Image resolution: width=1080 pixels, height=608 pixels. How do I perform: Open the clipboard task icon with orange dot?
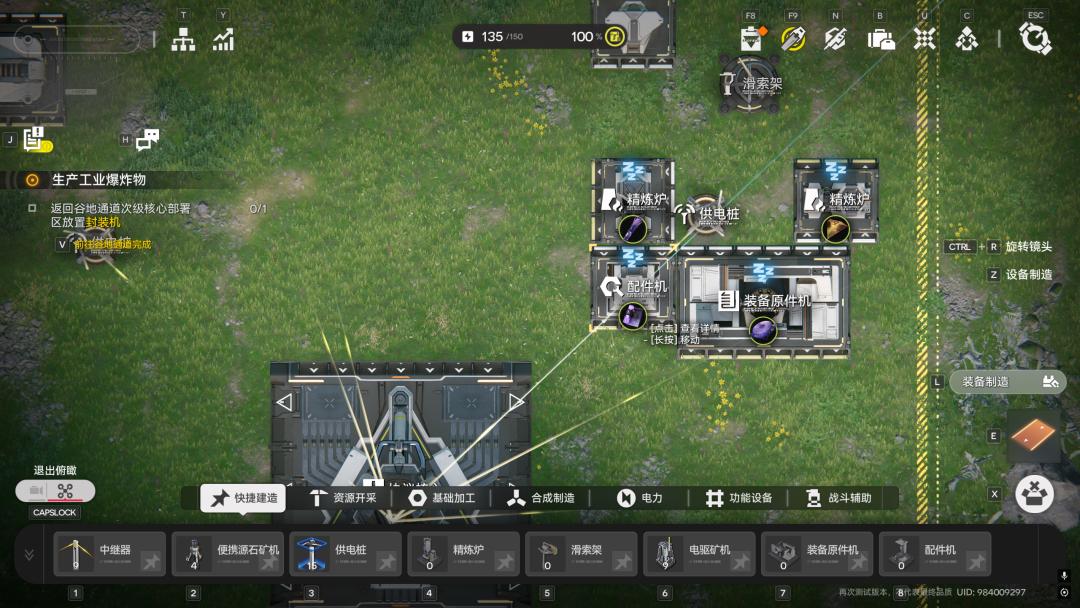[752, 39]
